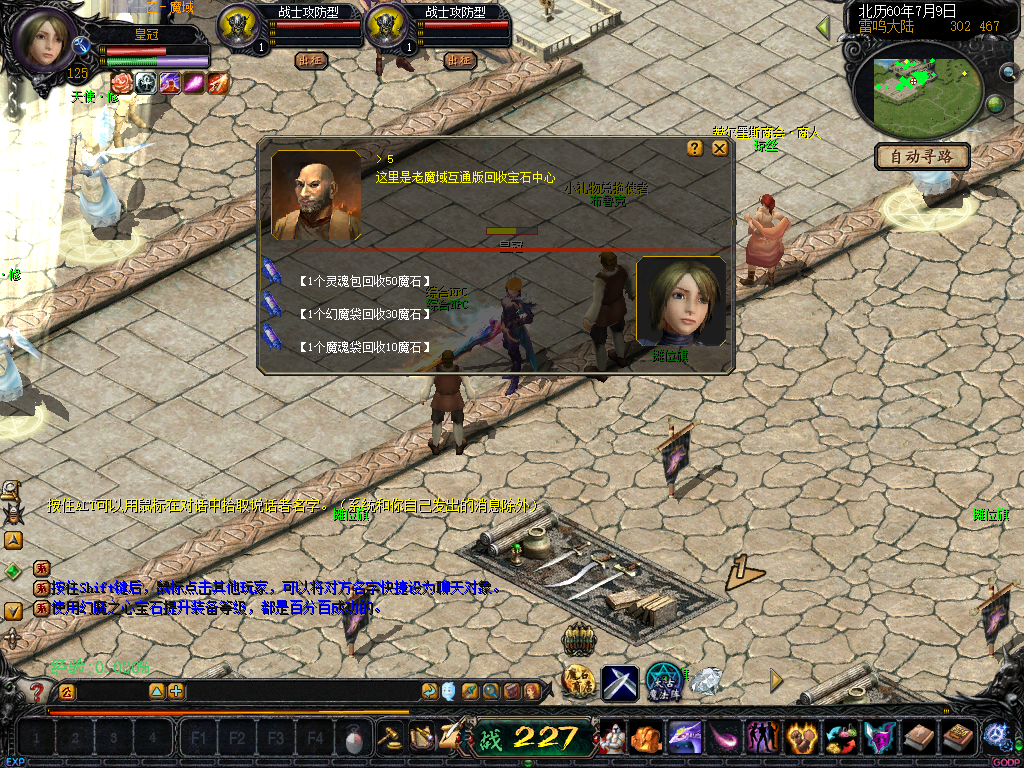Viewport: 1024px width, 768px height.
Task: Select the rose buff icon
Action: (x=121, y=83)
